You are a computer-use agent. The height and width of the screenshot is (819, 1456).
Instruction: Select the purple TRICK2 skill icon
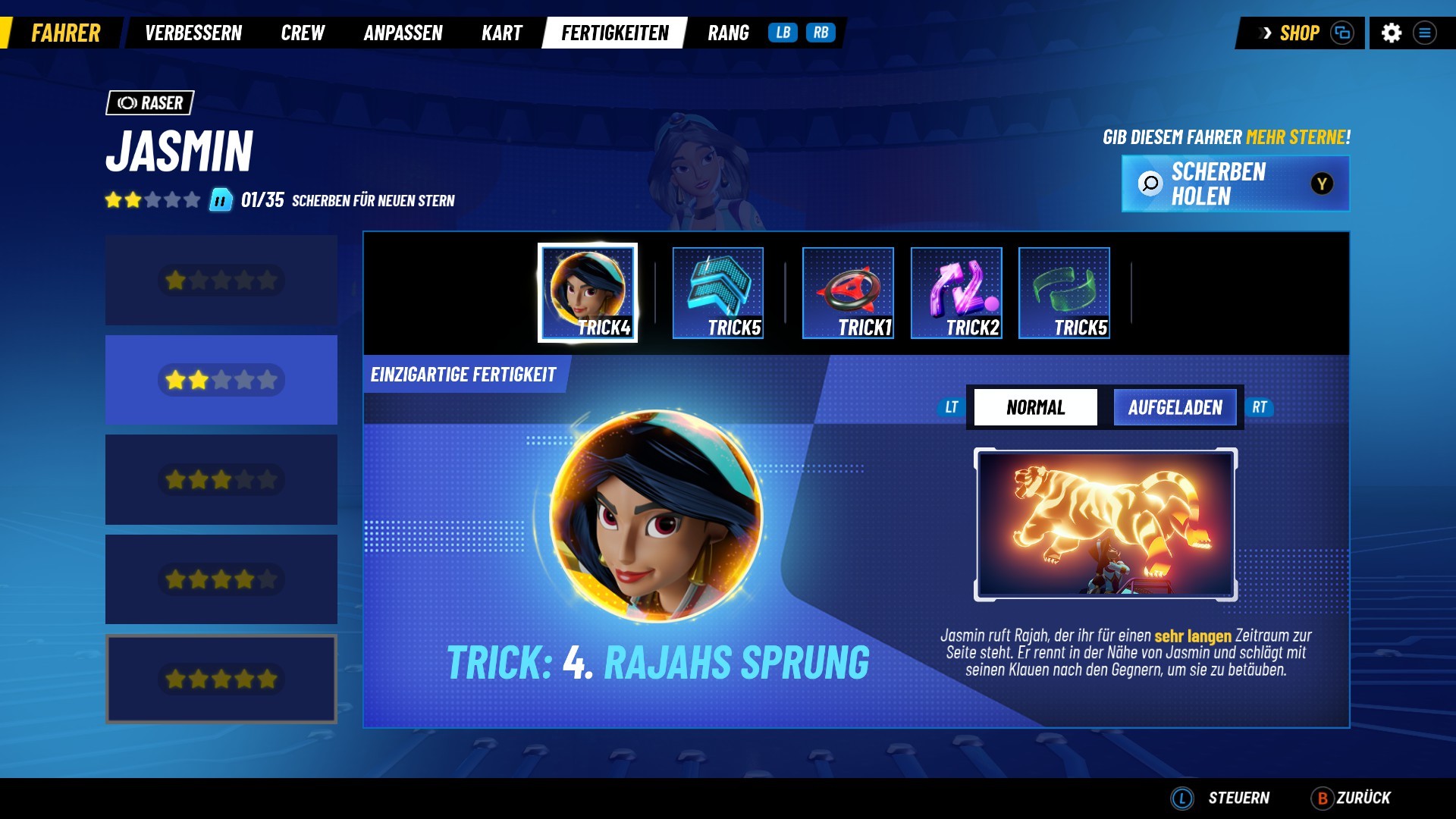956,292
